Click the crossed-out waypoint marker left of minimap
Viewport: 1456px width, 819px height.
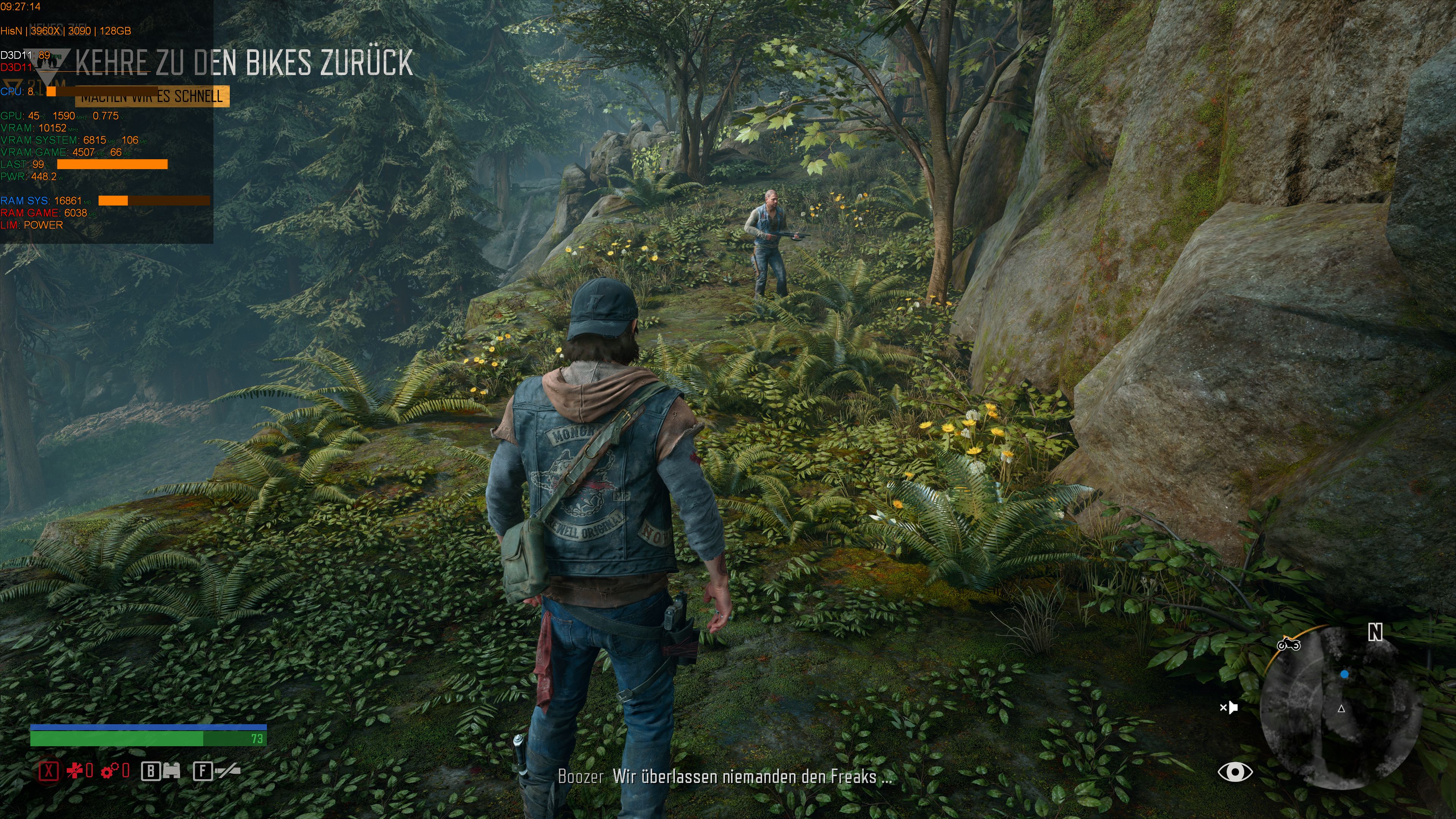pos(1230,708)
